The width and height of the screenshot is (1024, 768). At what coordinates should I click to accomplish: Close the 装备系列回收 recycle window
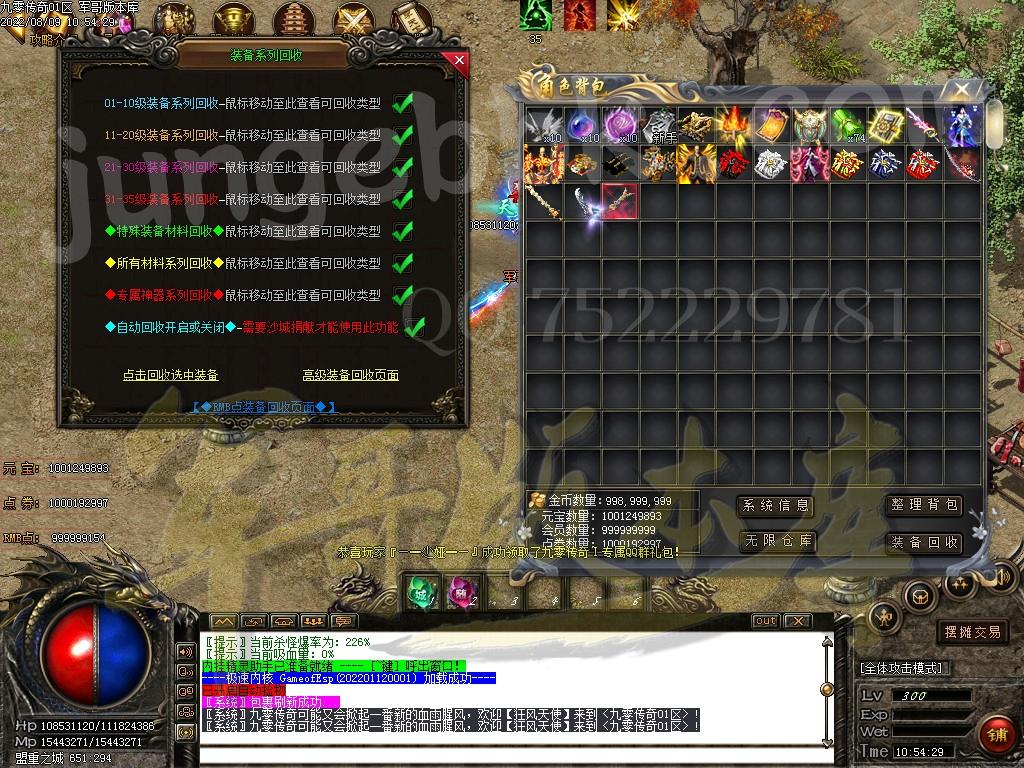tap(459, 60)
